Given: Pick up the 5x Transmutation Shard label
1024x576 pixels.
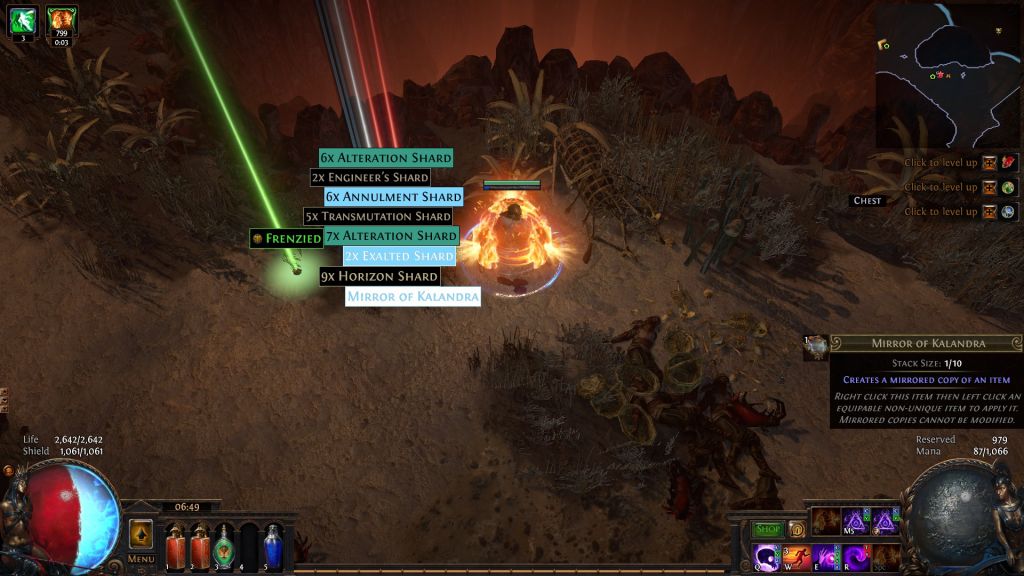Looking at the screenshot, I should [x=378, y=216].
